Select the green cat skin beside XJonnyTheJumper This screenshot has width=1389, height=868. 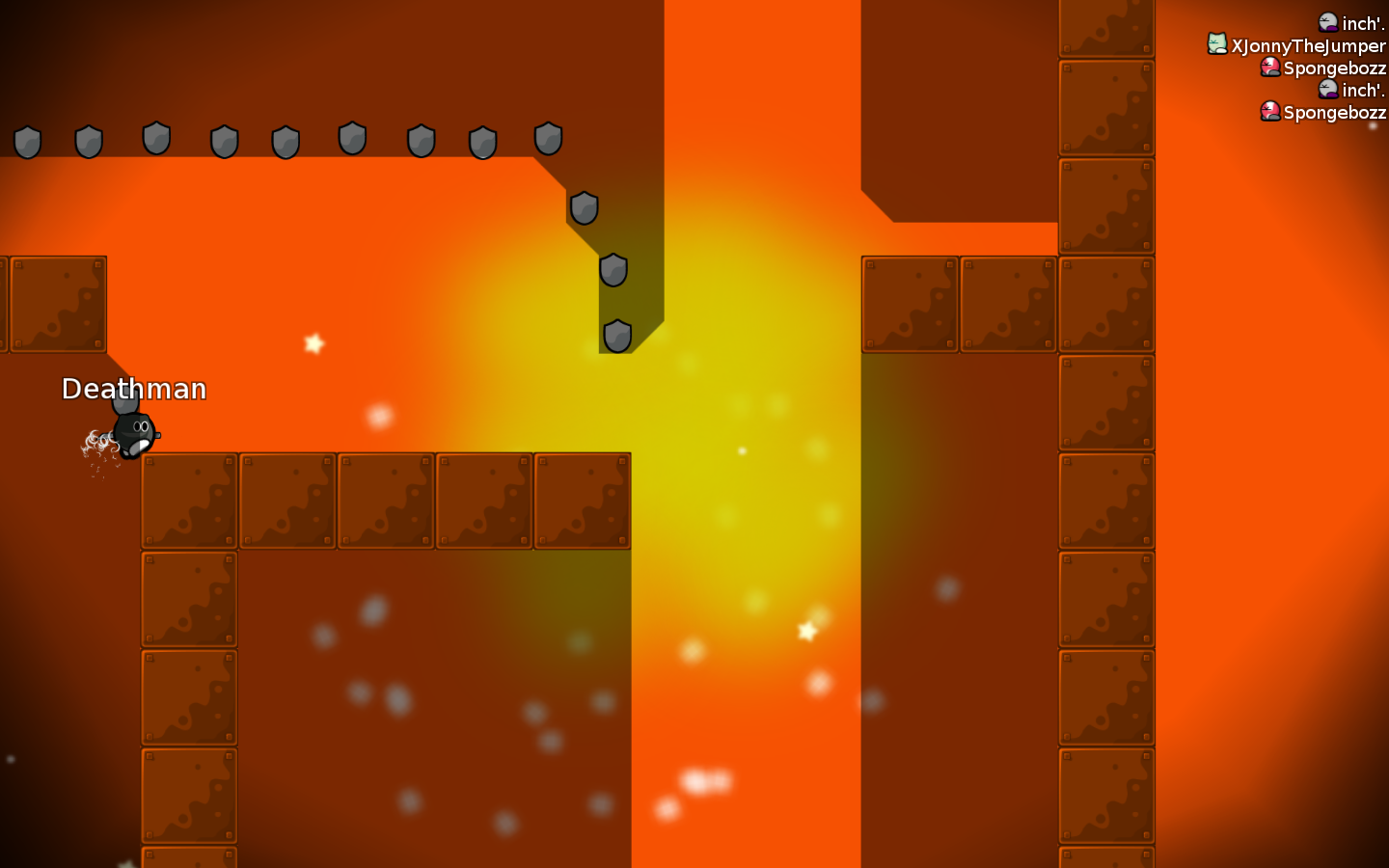(x=1215, y=44)
